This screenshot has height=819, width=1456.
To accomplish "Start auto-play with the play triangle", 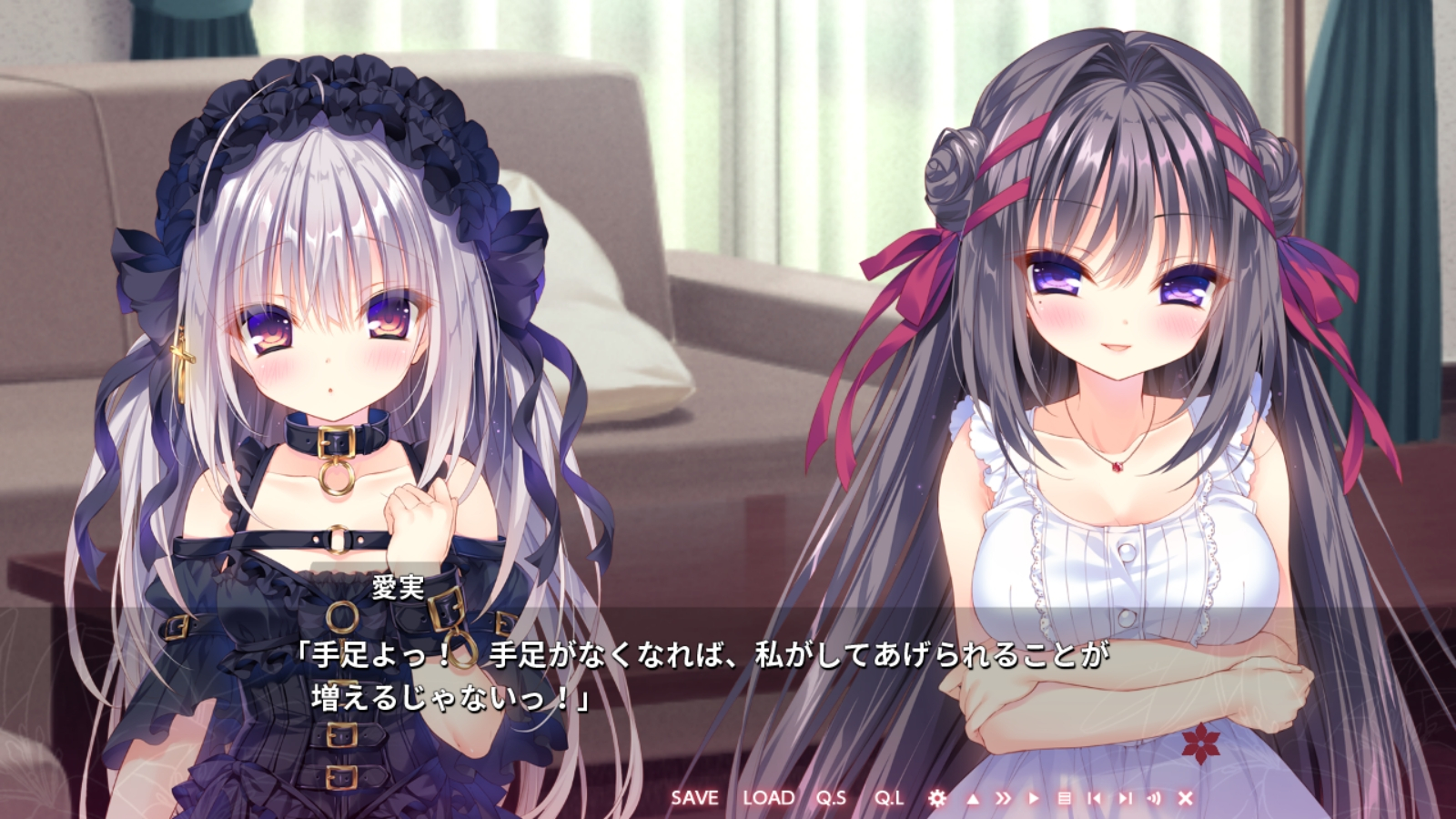I will [1033, 797].
